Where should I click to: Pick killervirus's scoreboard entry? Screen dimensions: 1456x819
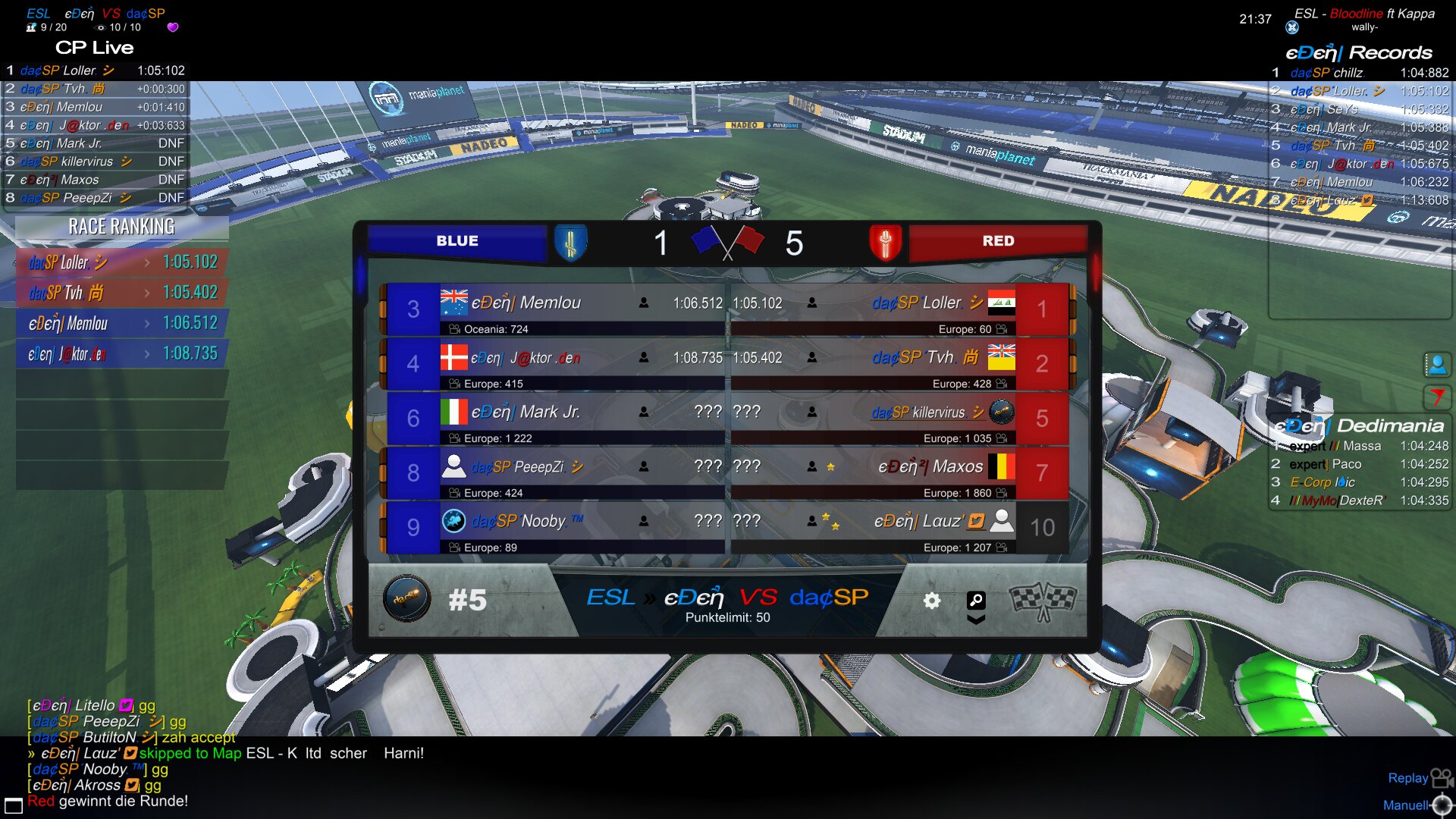pyautogui.click(x=902, y=419)
